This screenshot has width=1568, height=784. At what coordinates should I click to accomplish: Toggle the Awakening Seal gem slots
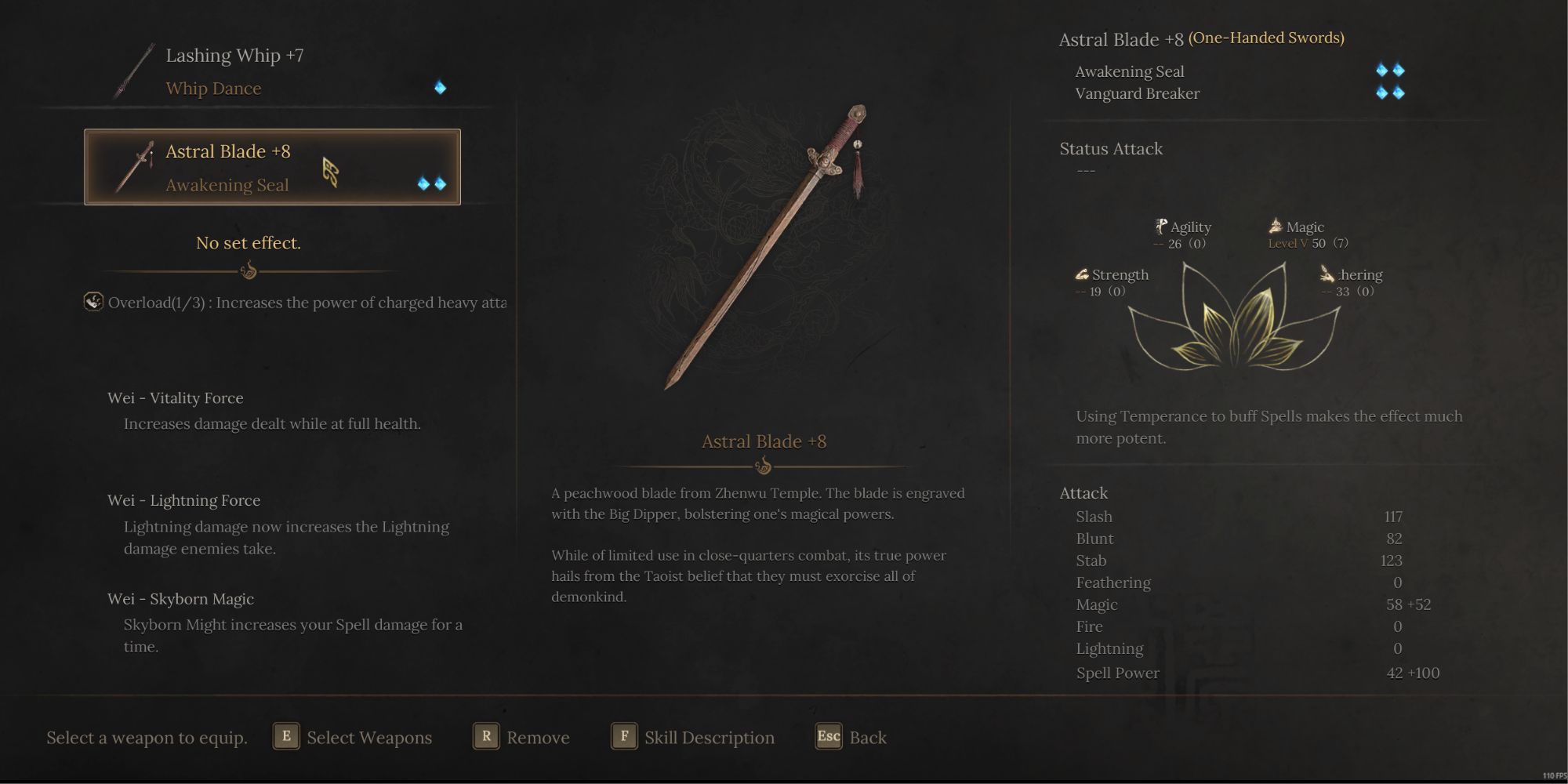click(x=1390, y=71)
